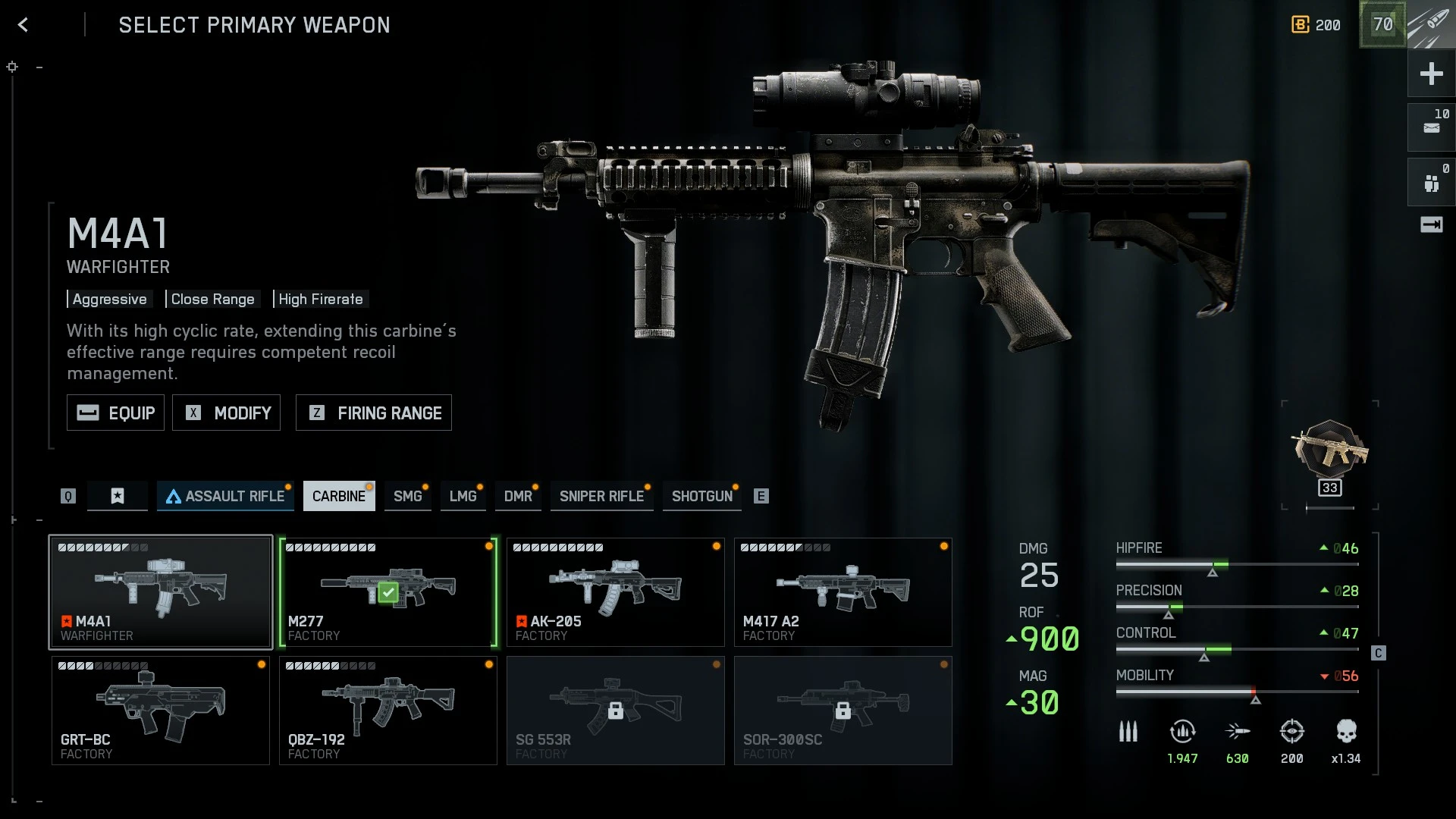View the Sniper Rifle category

tap(601, 496)
